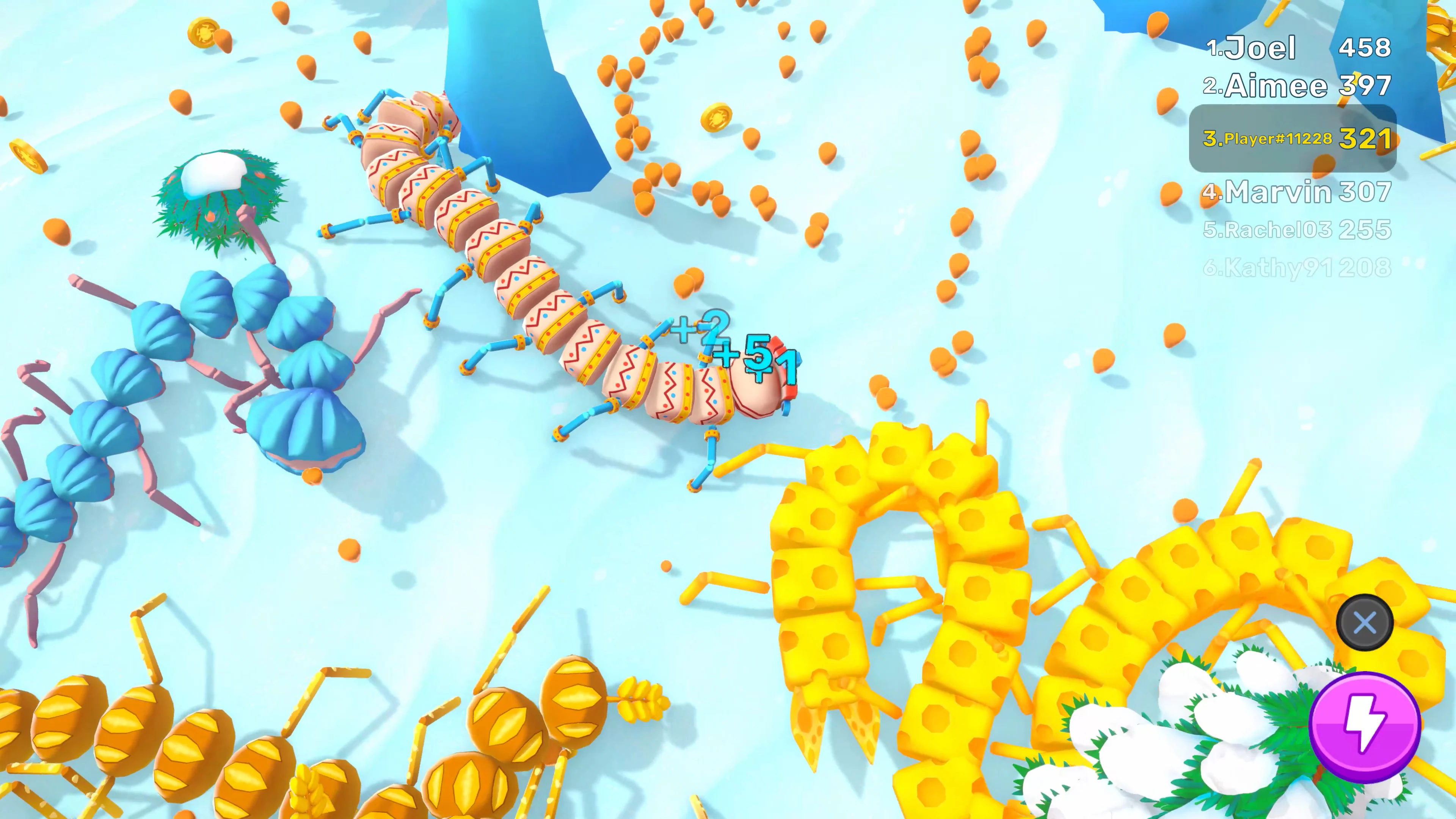
Task: Open Aimee's score row
Action: click(1294, 86)
